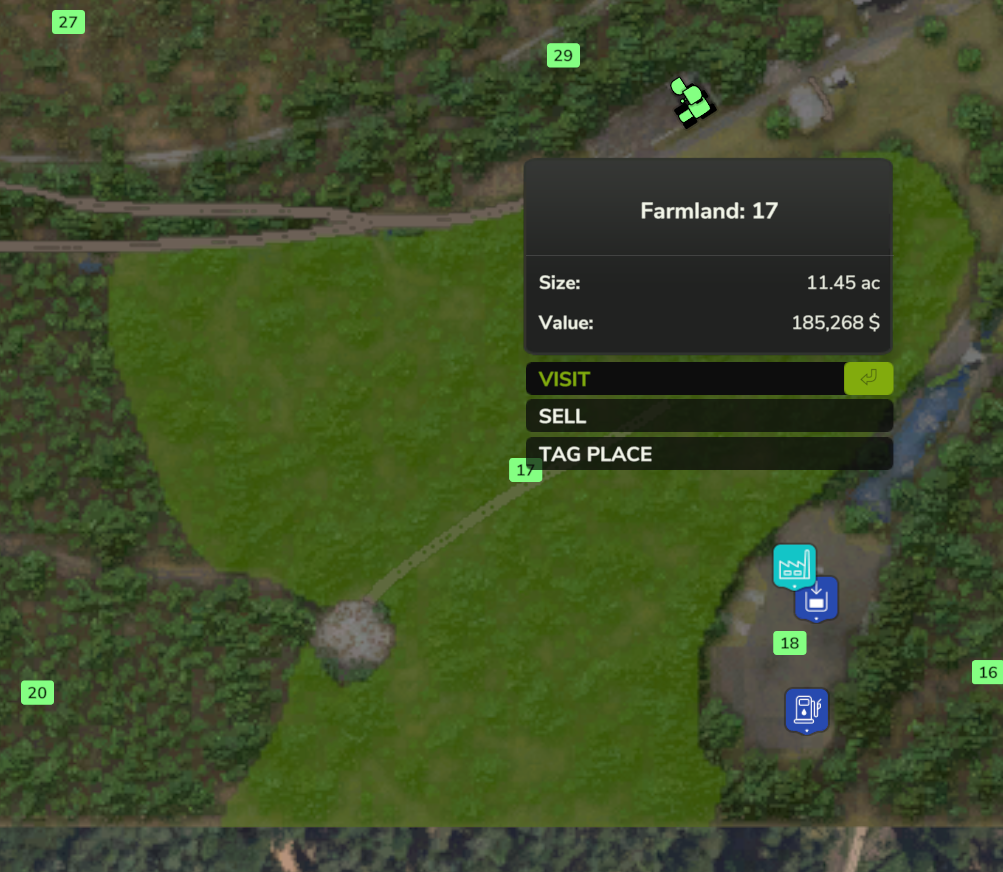
Task: Select SELL for Farmland 17
Action: [708, 416]
